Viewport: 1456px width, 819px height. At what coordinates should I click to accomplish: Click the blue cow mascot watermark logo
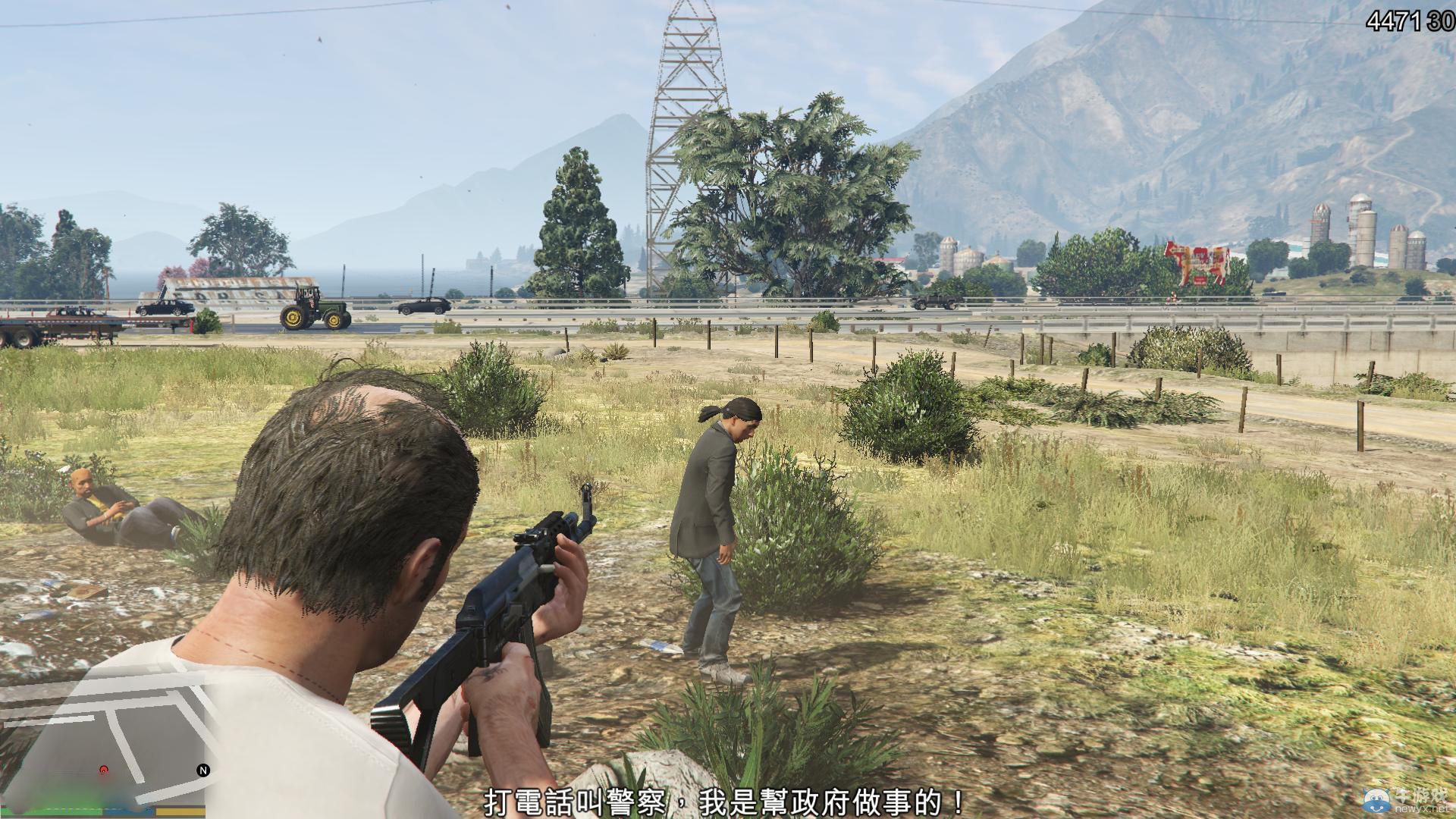click(1376, 800)
